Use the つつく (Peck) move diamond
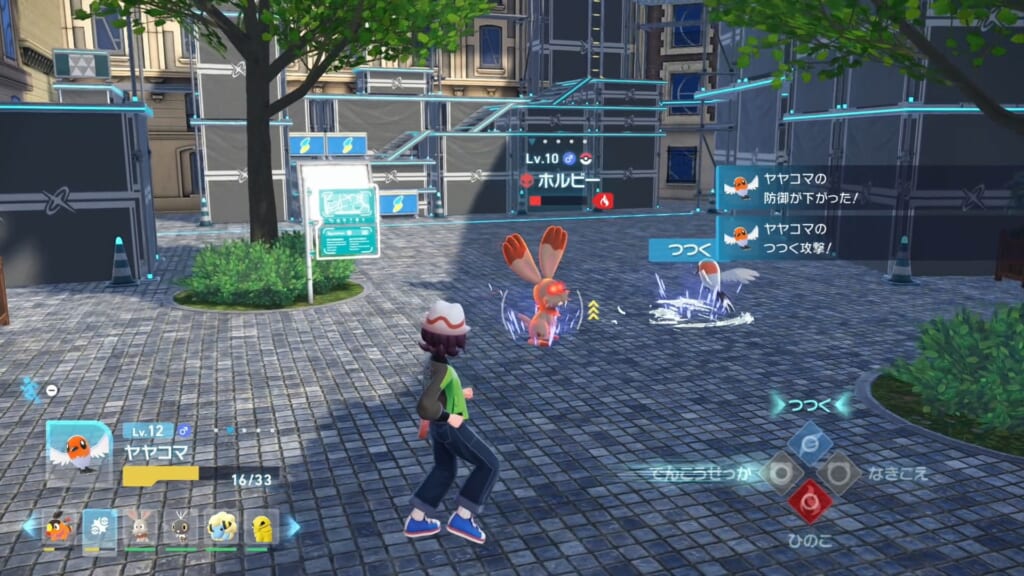Screen dimensions: 1024x576 pos(810,444)
